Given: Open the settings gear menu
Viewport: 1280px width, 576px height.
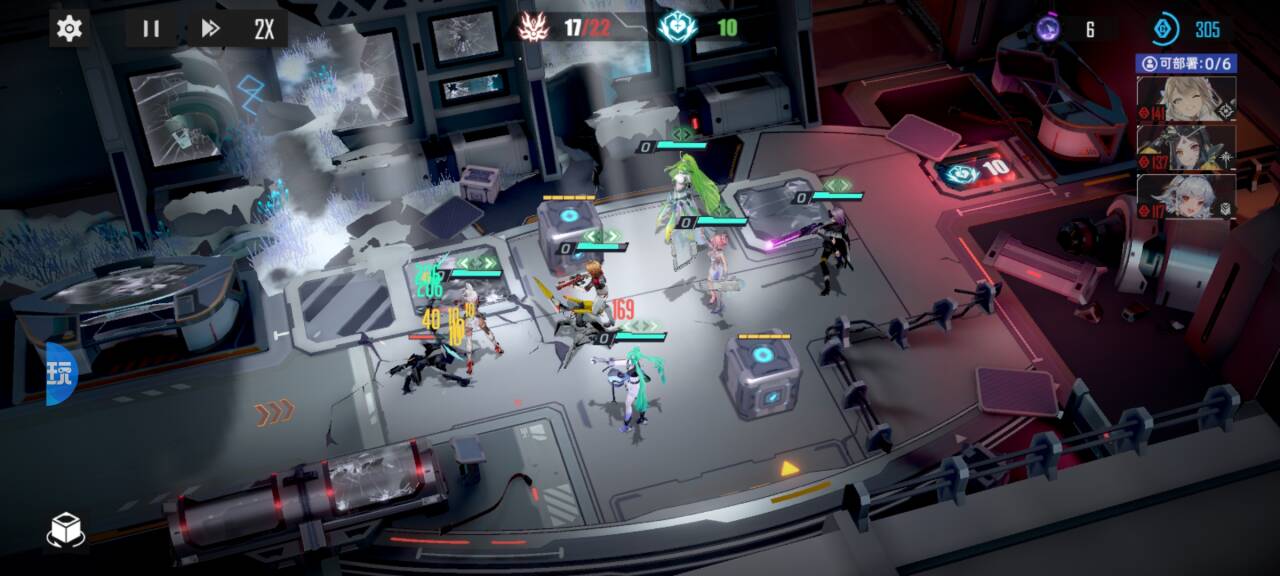Looking at the screenshot, I should [69, 28].
